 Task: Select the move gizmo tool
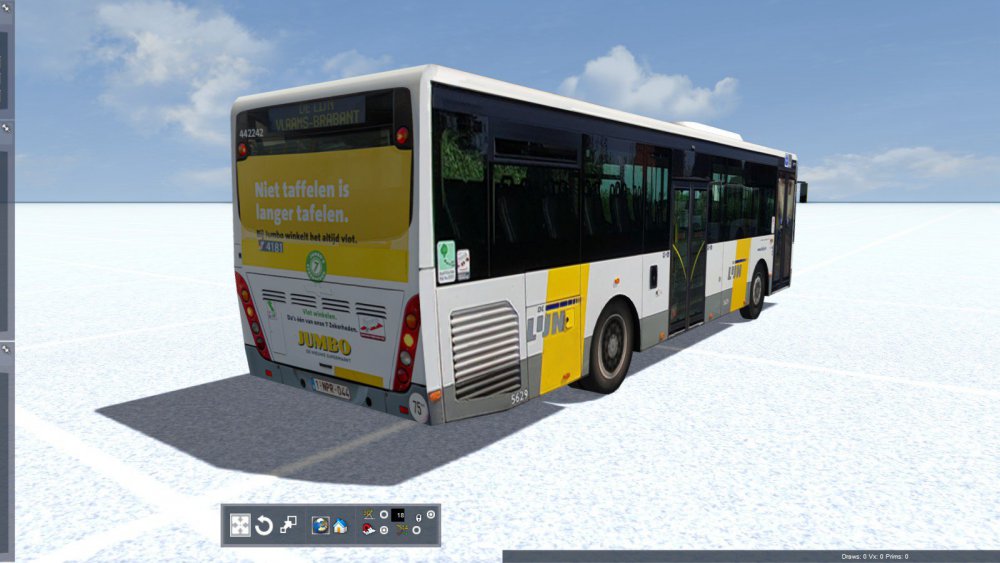coord(240,525)
